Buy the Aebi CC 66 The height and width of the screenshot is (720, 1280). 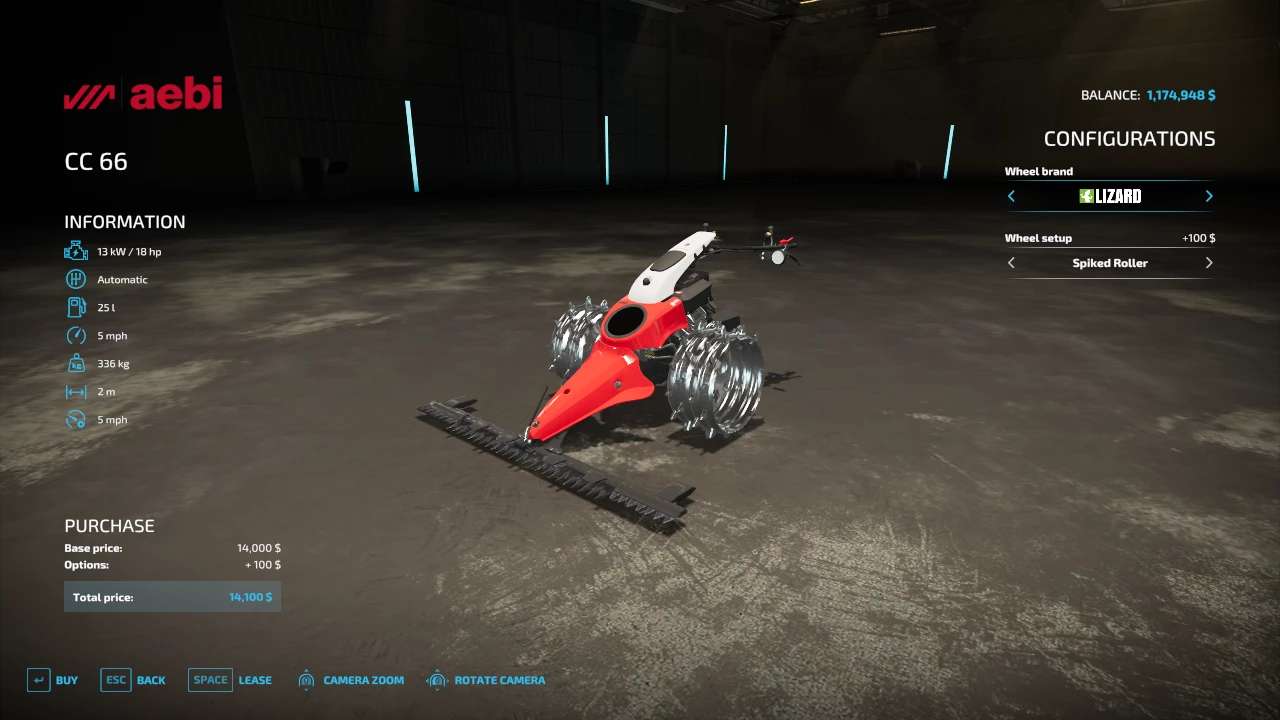coord(52,680)
